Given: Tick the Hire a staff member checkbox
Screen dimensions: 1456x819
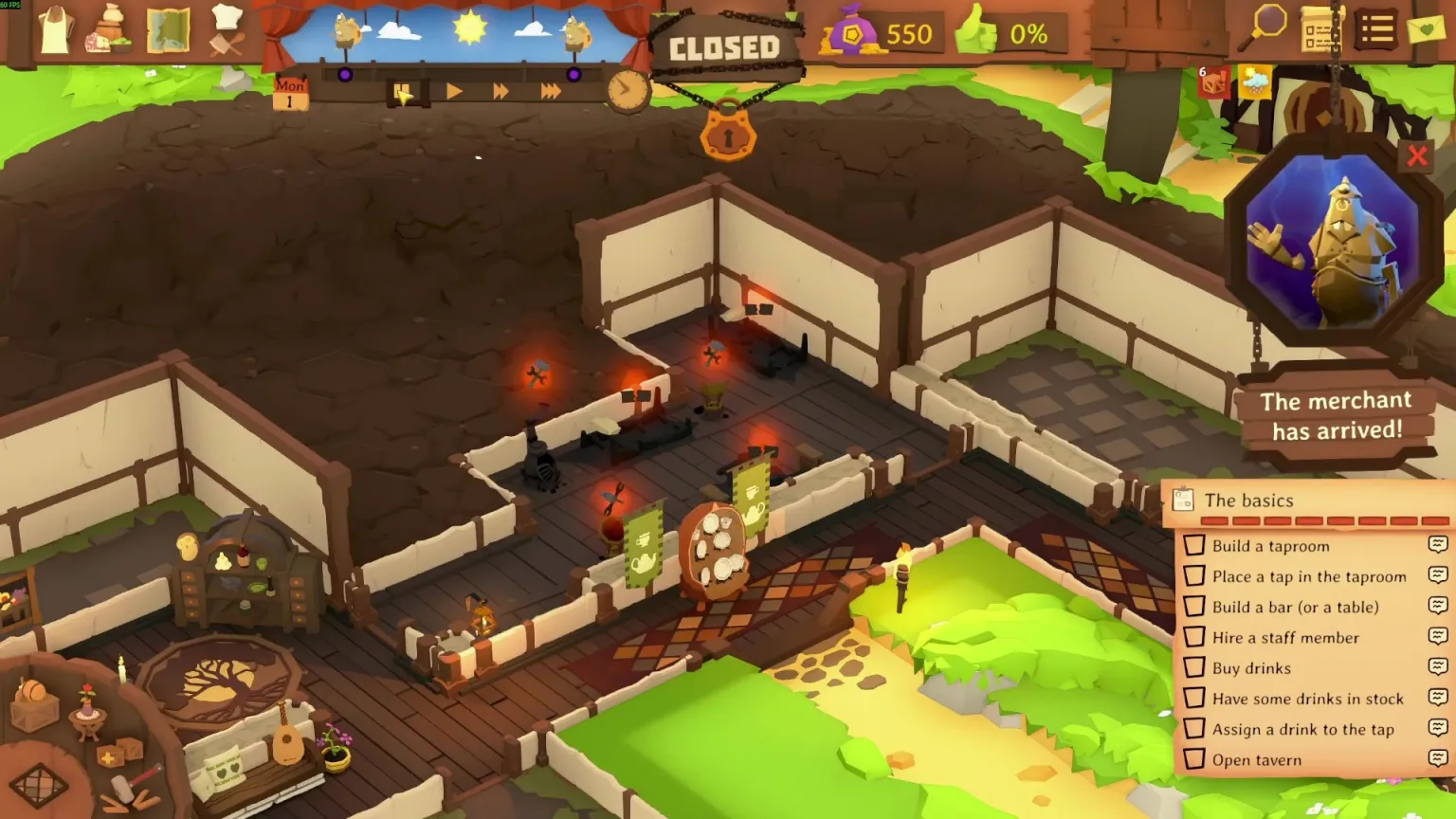Looking at the screenshot, I should pos(1195,637).
